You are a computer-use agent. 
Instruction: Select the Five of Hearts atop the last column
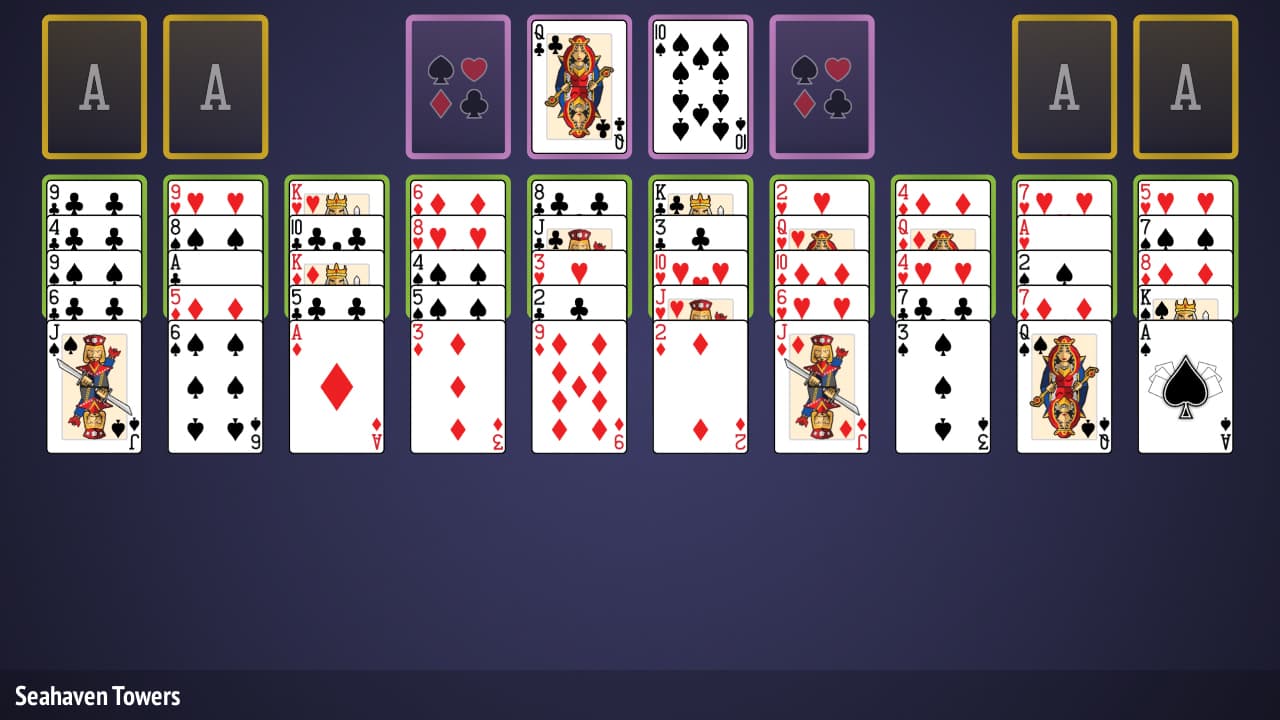pos(1186,195)
